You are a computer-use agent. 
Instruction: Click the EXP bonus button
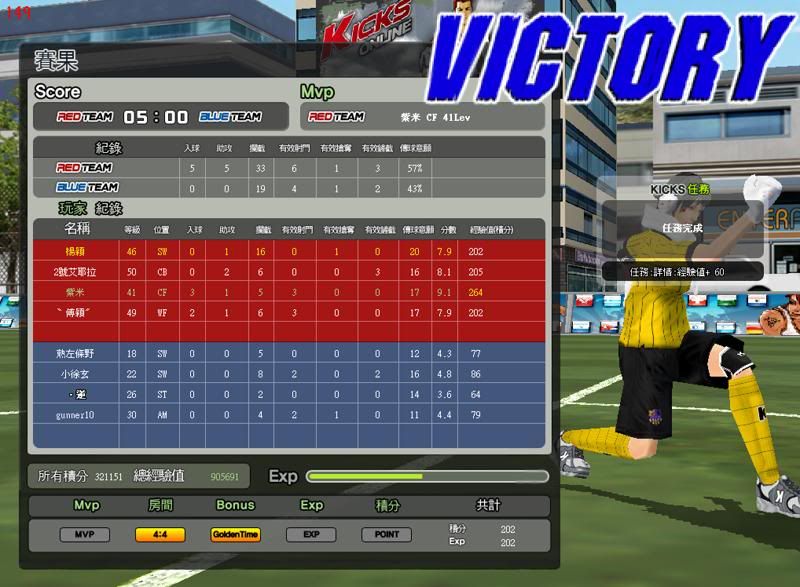tap(311, 535)
